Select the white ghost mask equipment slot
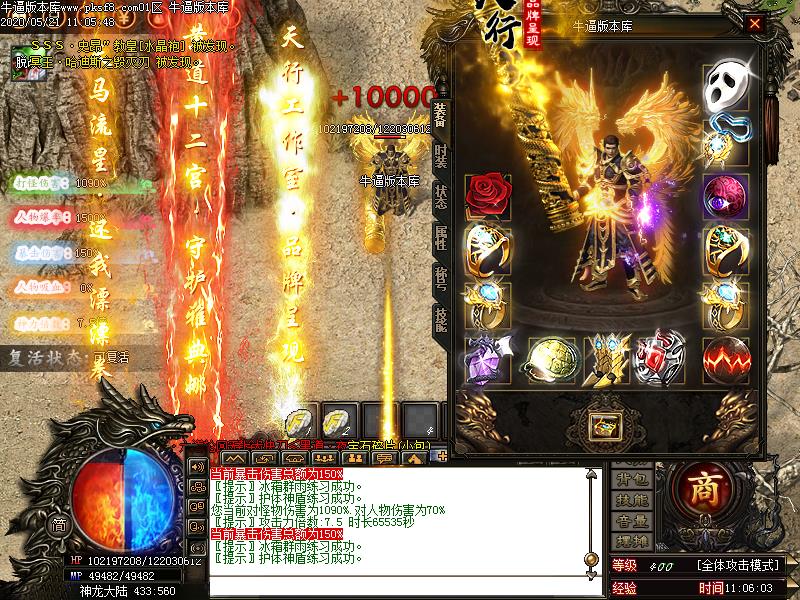 click(x=727, y=87)
